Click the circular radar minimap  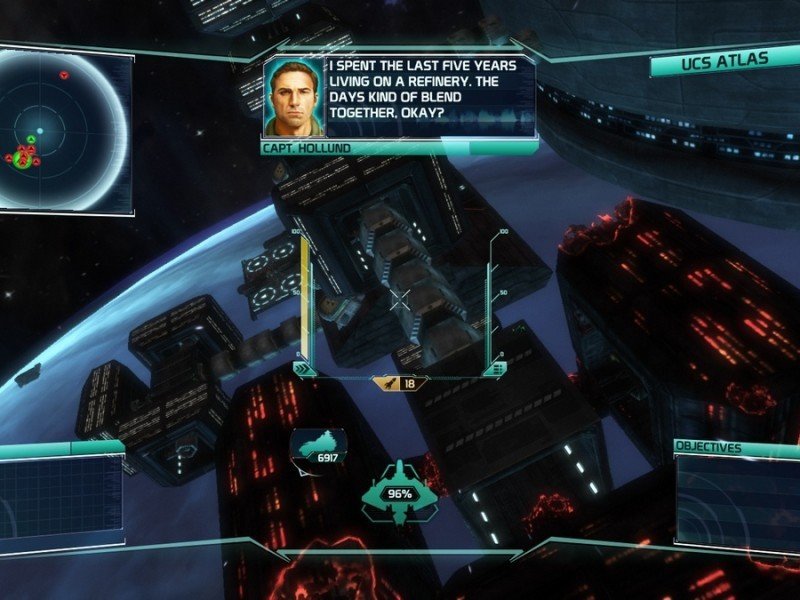pyautogui.click(x=60, y=130)
